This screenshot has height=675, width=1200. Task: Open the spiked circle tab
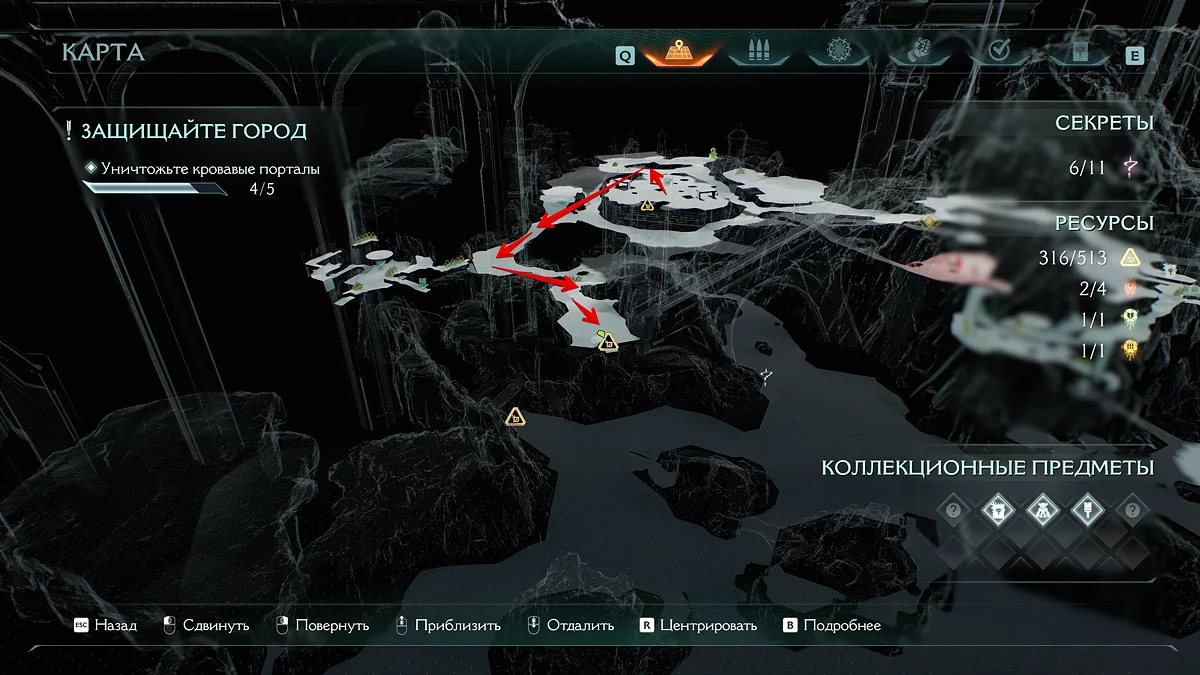838,52
